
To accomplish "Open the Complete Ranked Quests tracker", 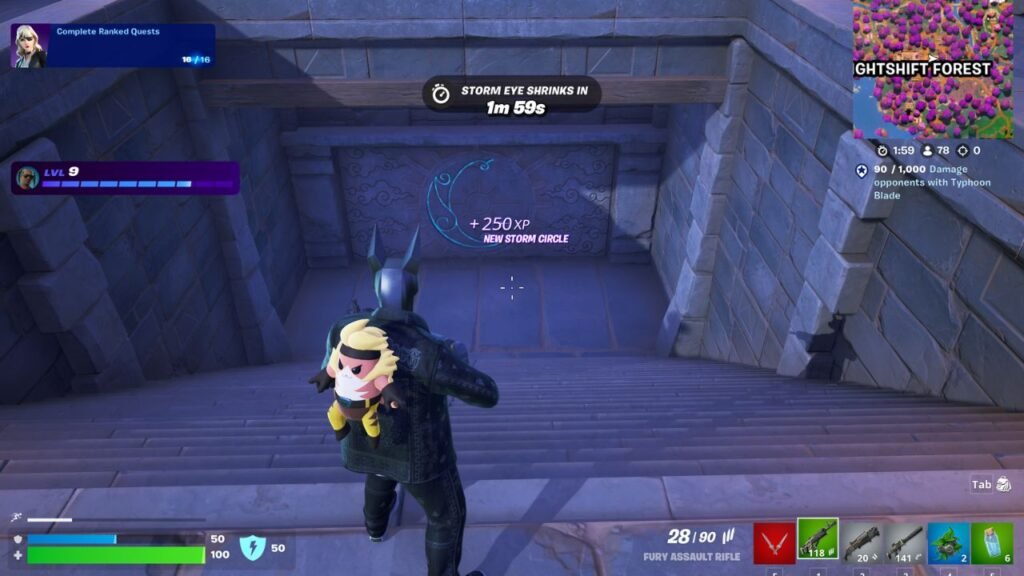I will (x=113, y=45).
